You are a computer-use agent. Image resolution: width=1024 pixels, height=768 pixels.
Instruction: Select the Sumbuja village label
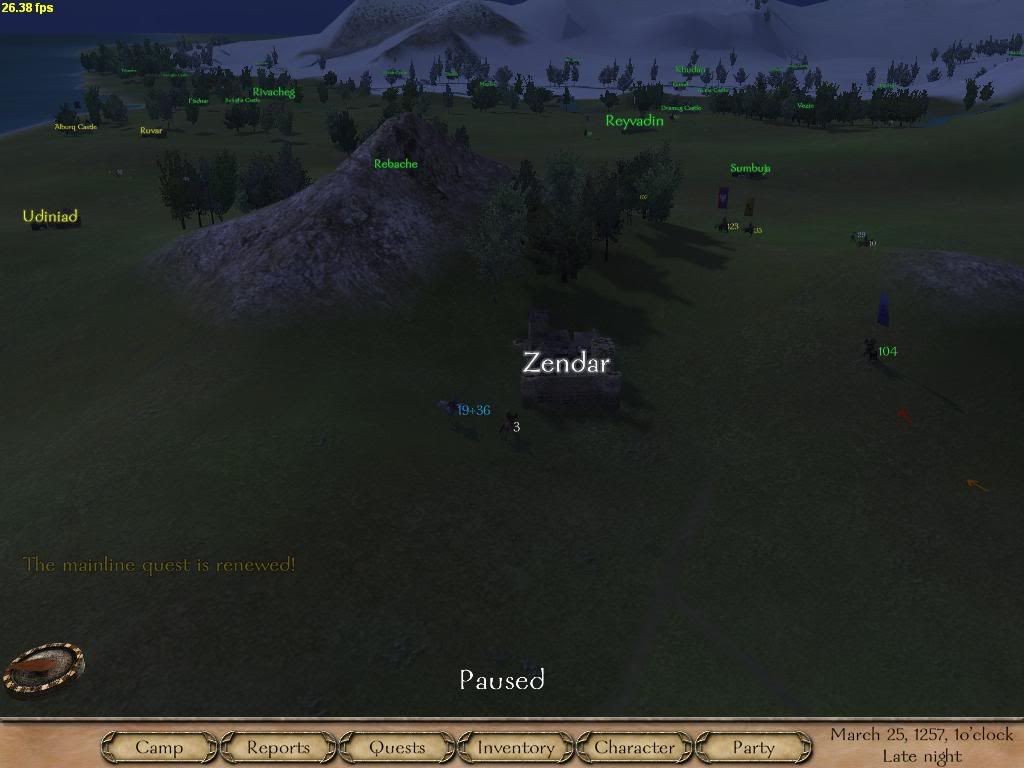click(750, 169)
